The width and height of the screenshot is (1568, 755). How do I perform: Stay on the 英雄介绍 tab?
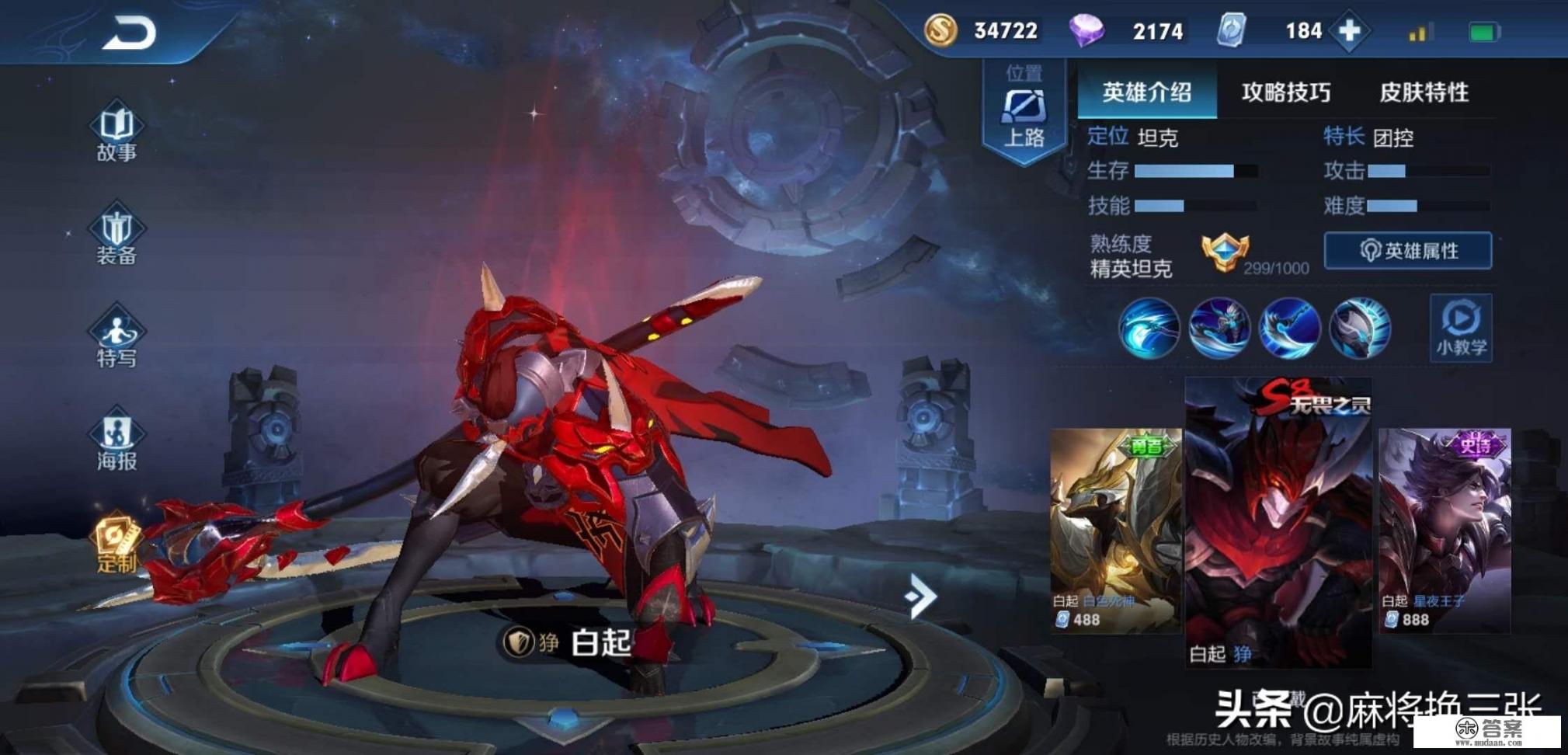(1147, 92)
